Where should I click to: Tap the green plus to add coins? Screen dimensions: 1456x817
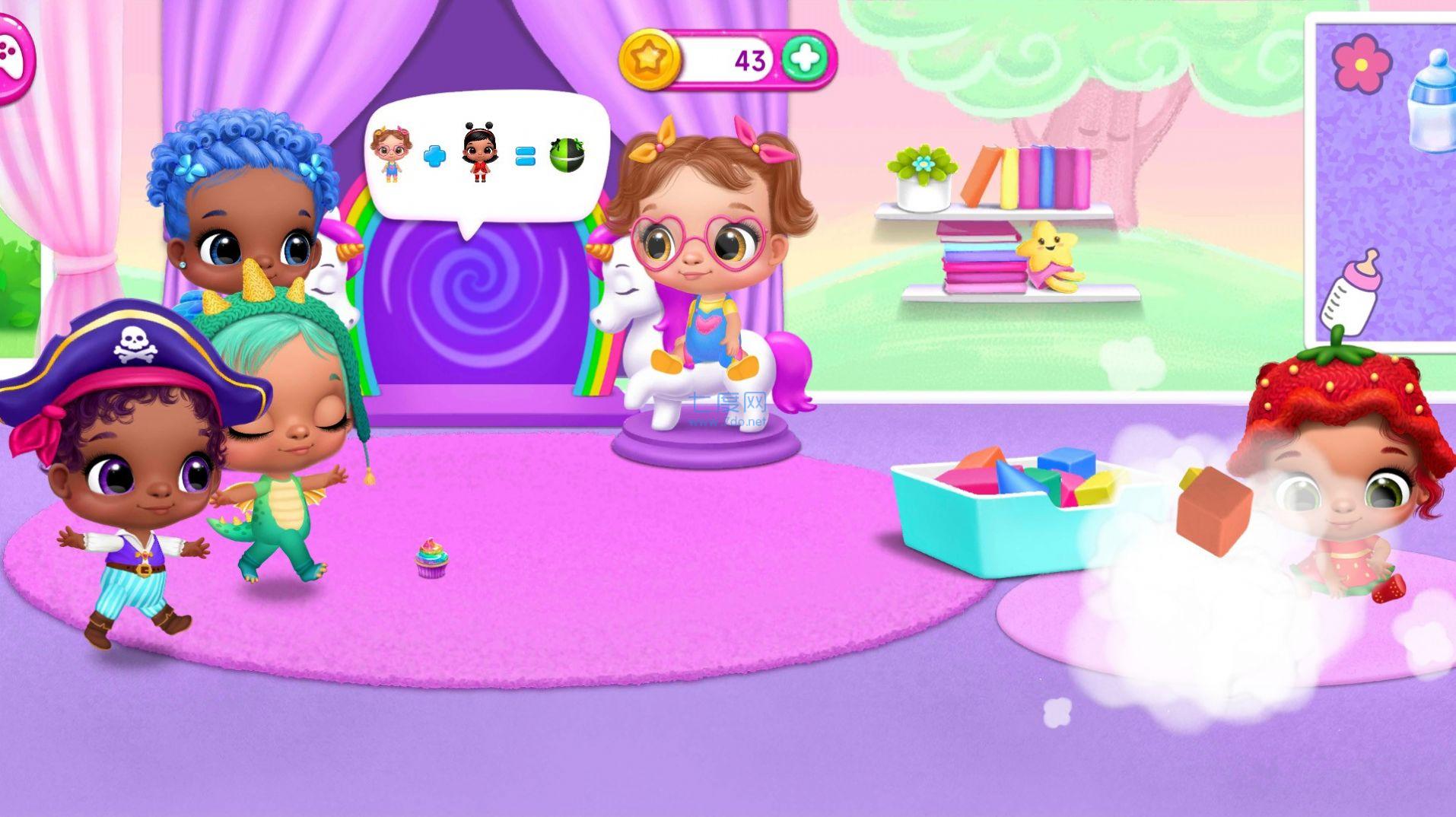[805, 59]
